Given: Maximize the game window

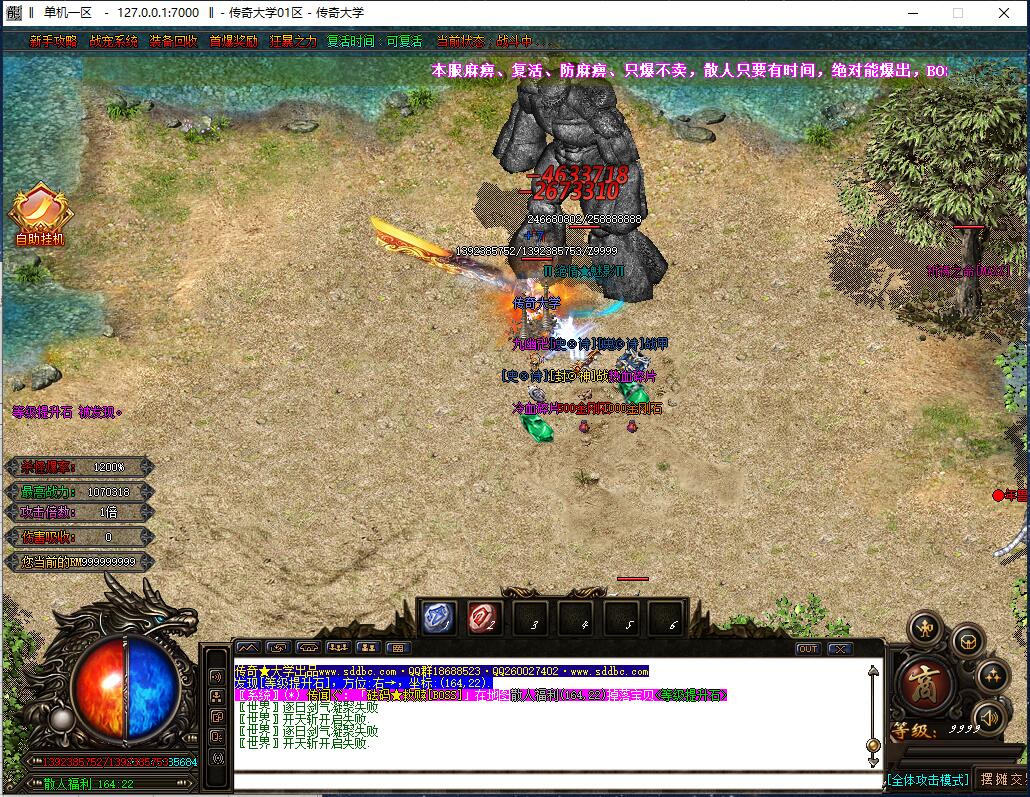Looking at the screenshot, I should [x=957, y=13].
